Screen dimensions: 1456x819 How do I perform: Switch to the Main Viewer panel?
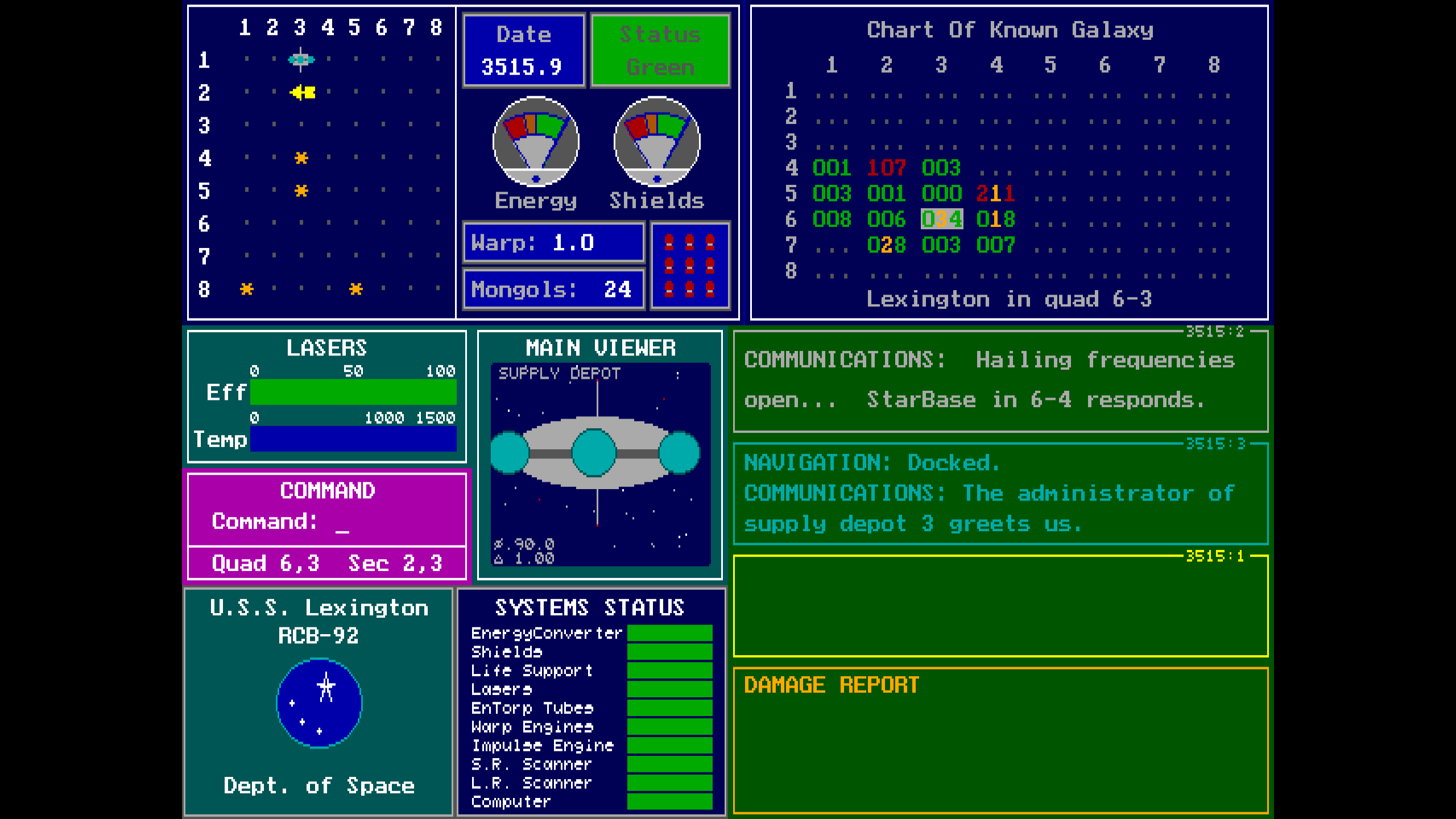pos(601,348)
